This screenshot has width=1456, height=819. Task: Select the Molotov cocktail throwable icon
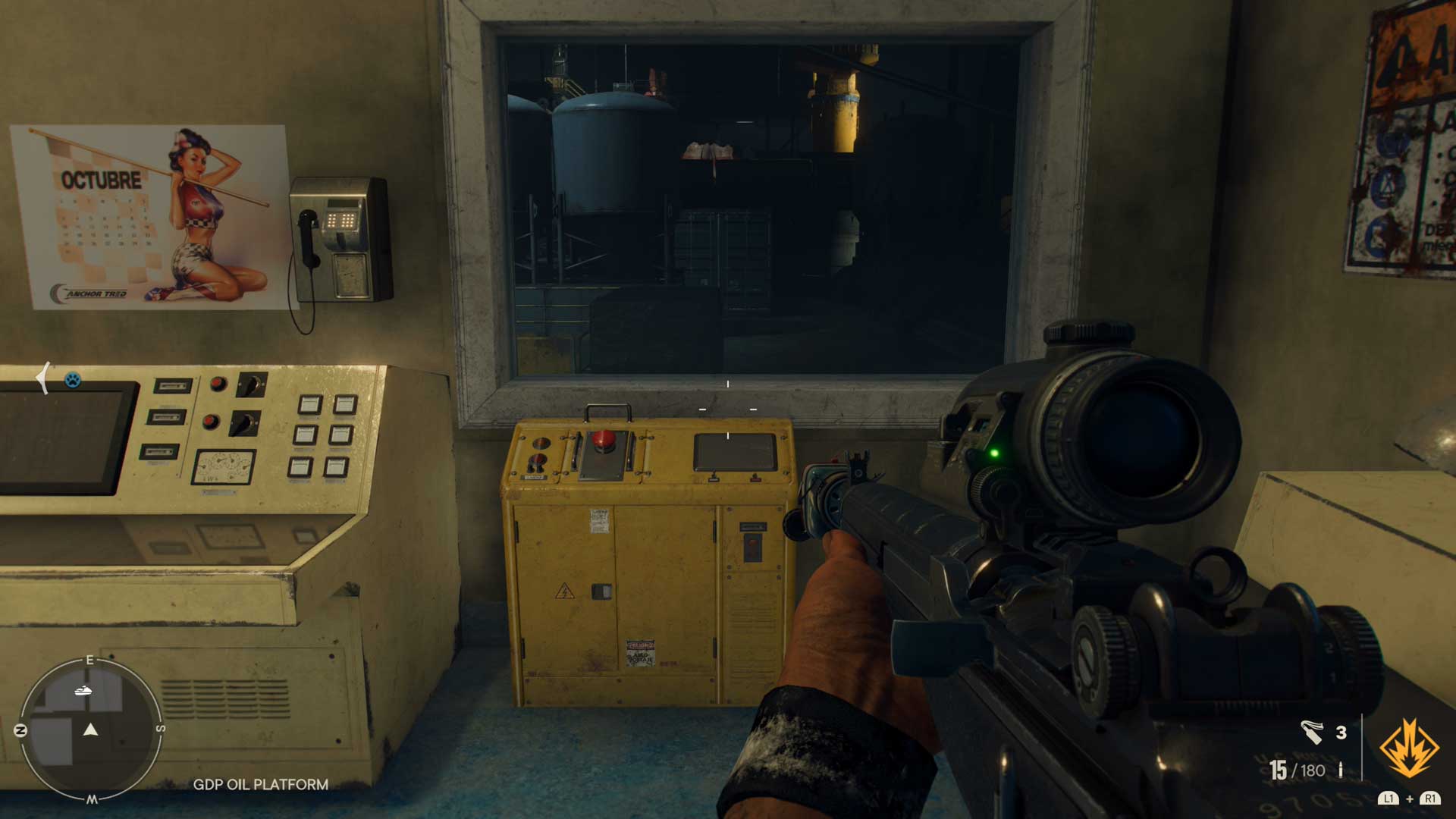[x=1312, y=732]
